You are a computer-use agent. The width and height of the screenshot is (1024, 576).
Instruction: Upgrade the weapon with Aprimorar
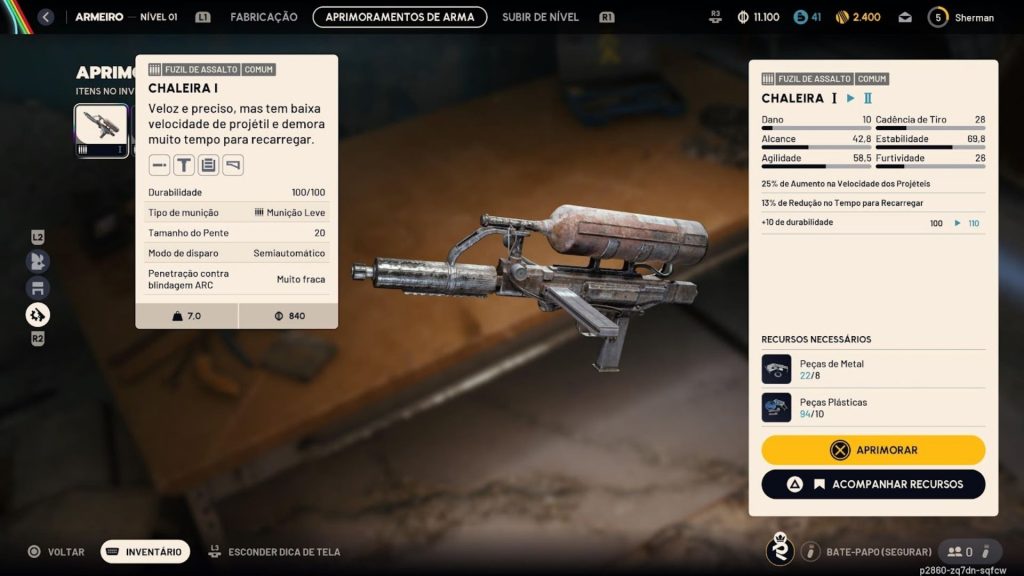873,450
